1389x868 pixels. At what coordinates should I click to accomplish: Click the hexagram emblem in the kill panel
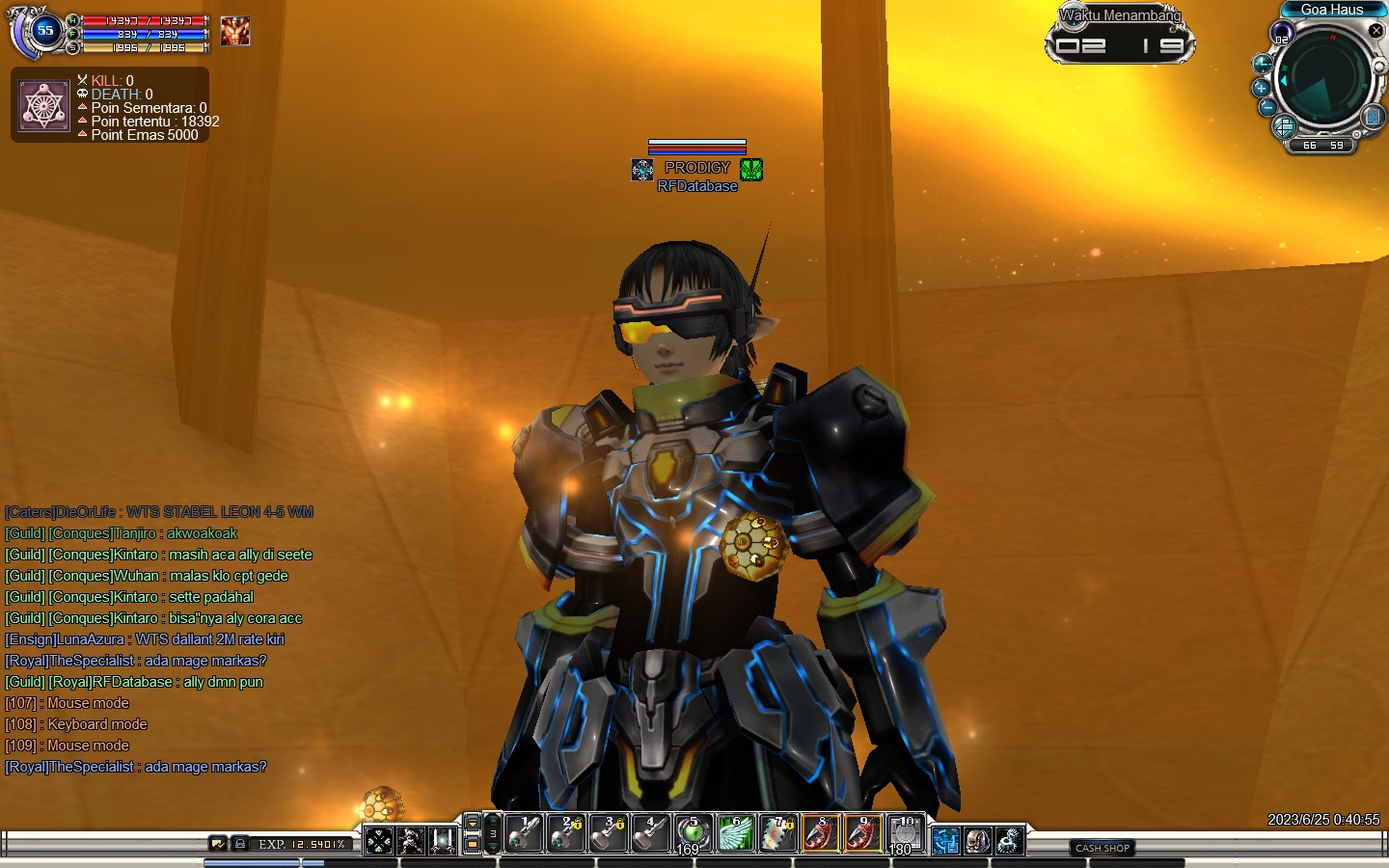coord(43,106)
